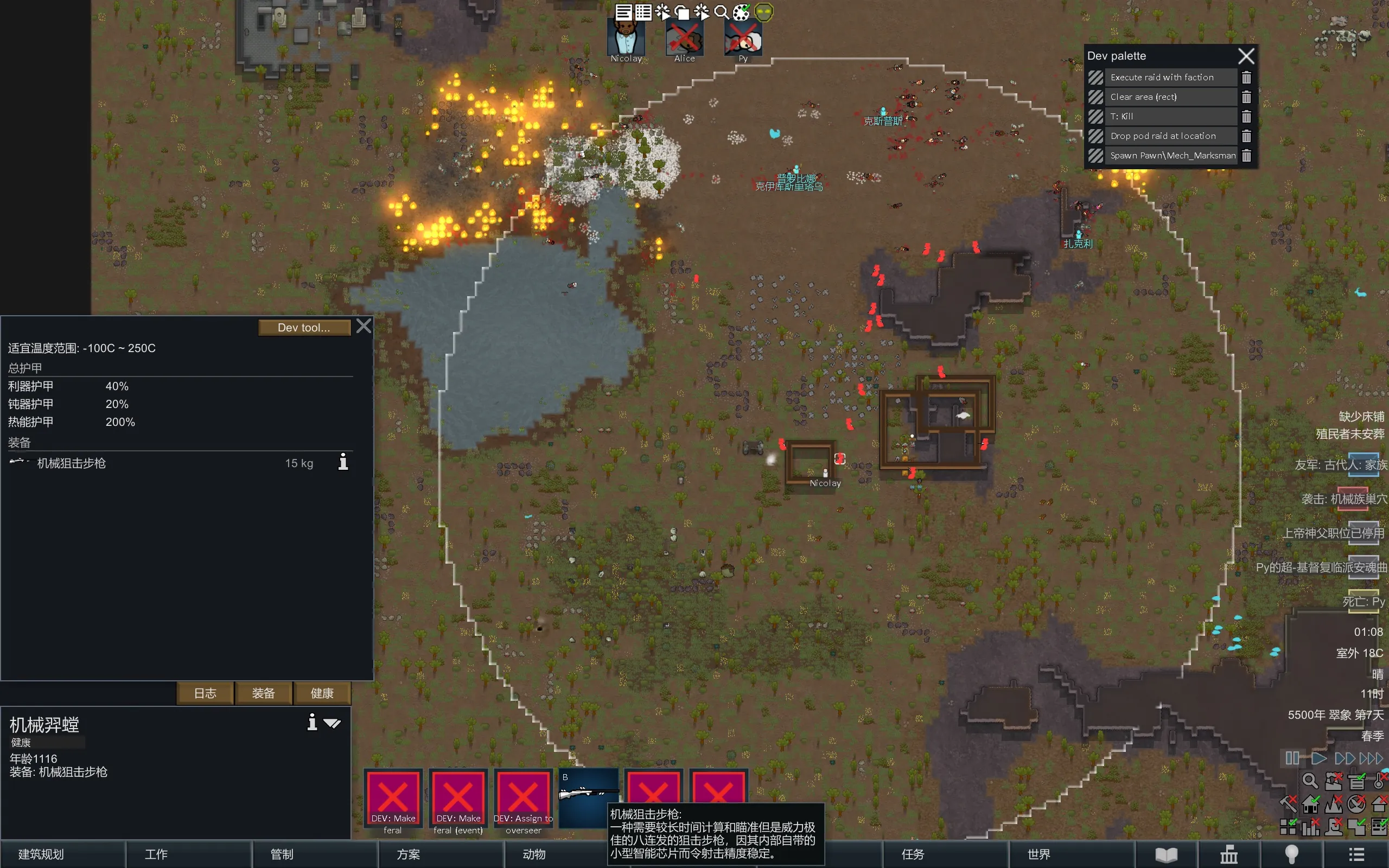Viewport: 1389px width, 868px height.
Task: Click the 'DEV: Assign to overseer' command
Action: click(523, 798)
